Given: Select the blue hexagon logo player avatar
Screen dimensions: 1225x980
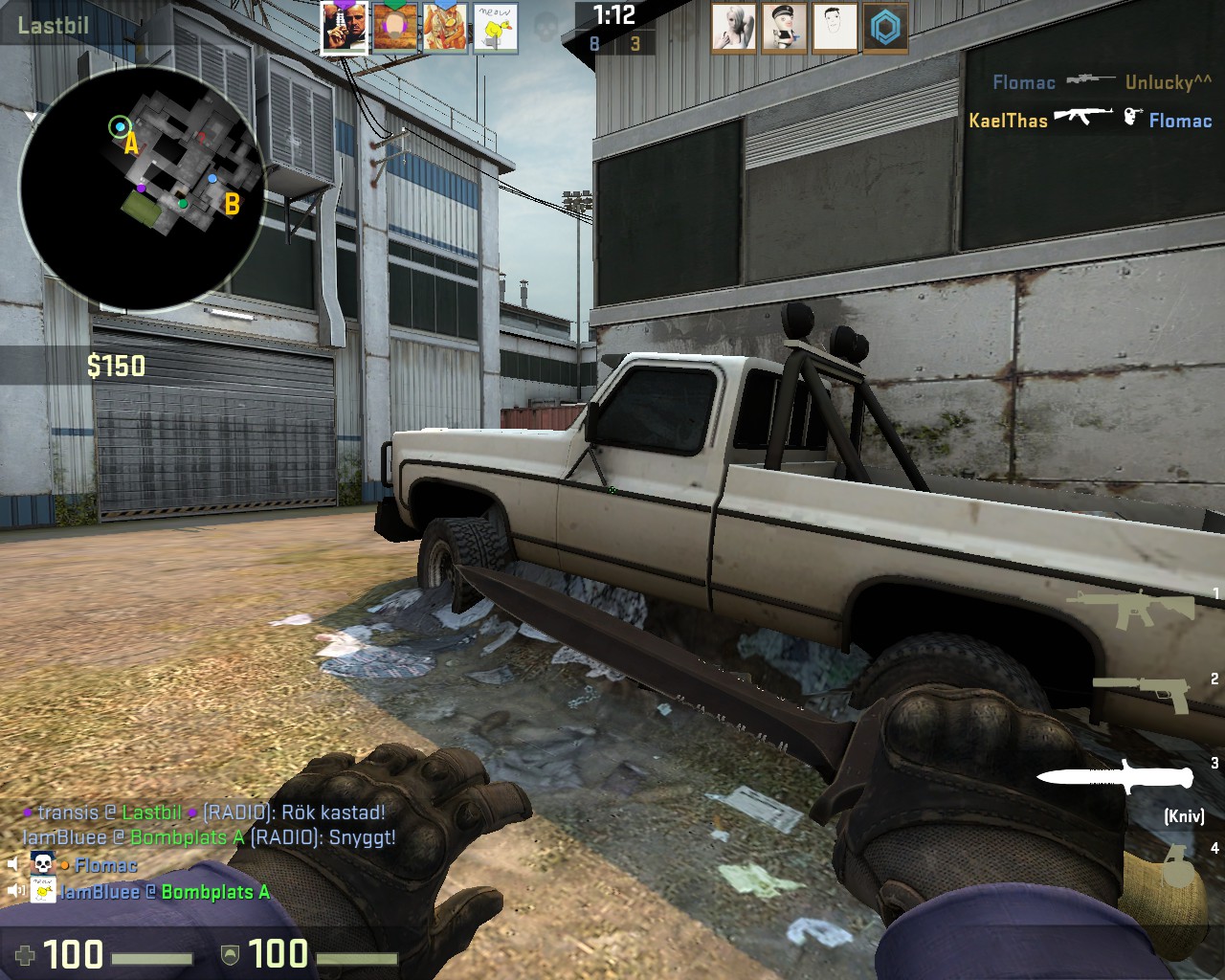Looking at the screenshot, I should tap(885, 29).
